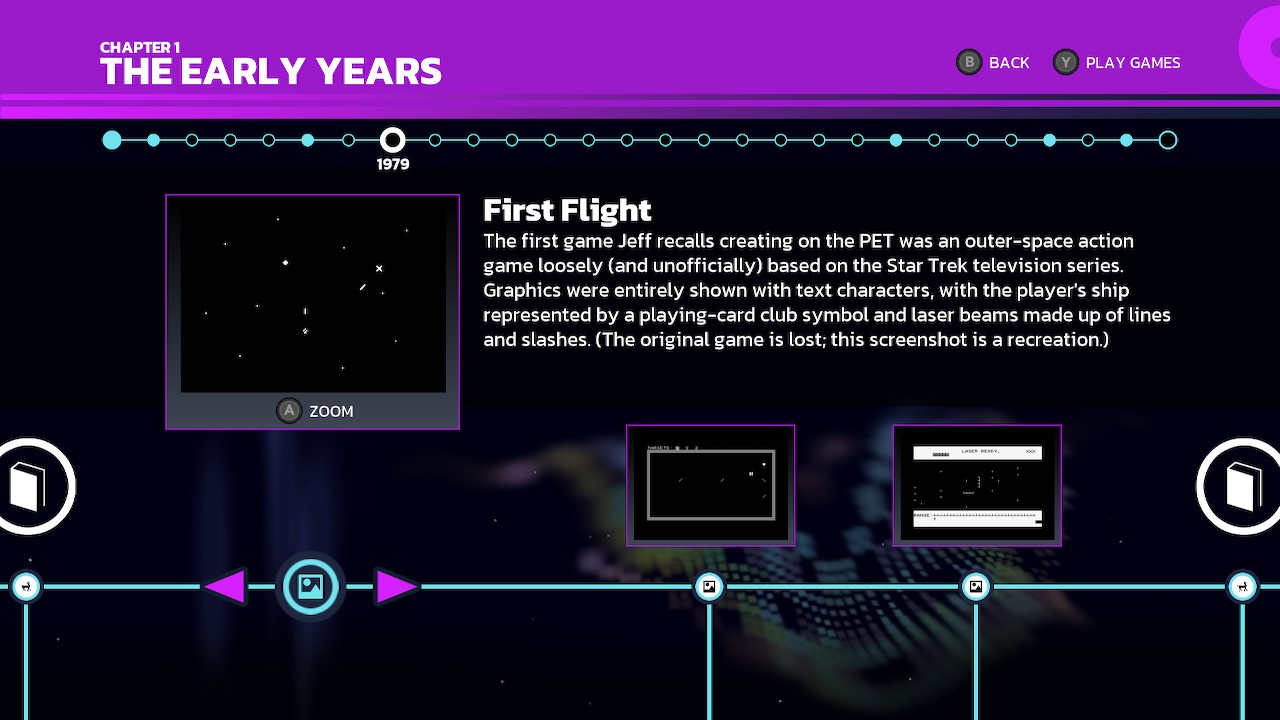Click the small image icon below the Targets thumbnail
1280x720 pixels.
pyautogui.click(x=709, y=587)
